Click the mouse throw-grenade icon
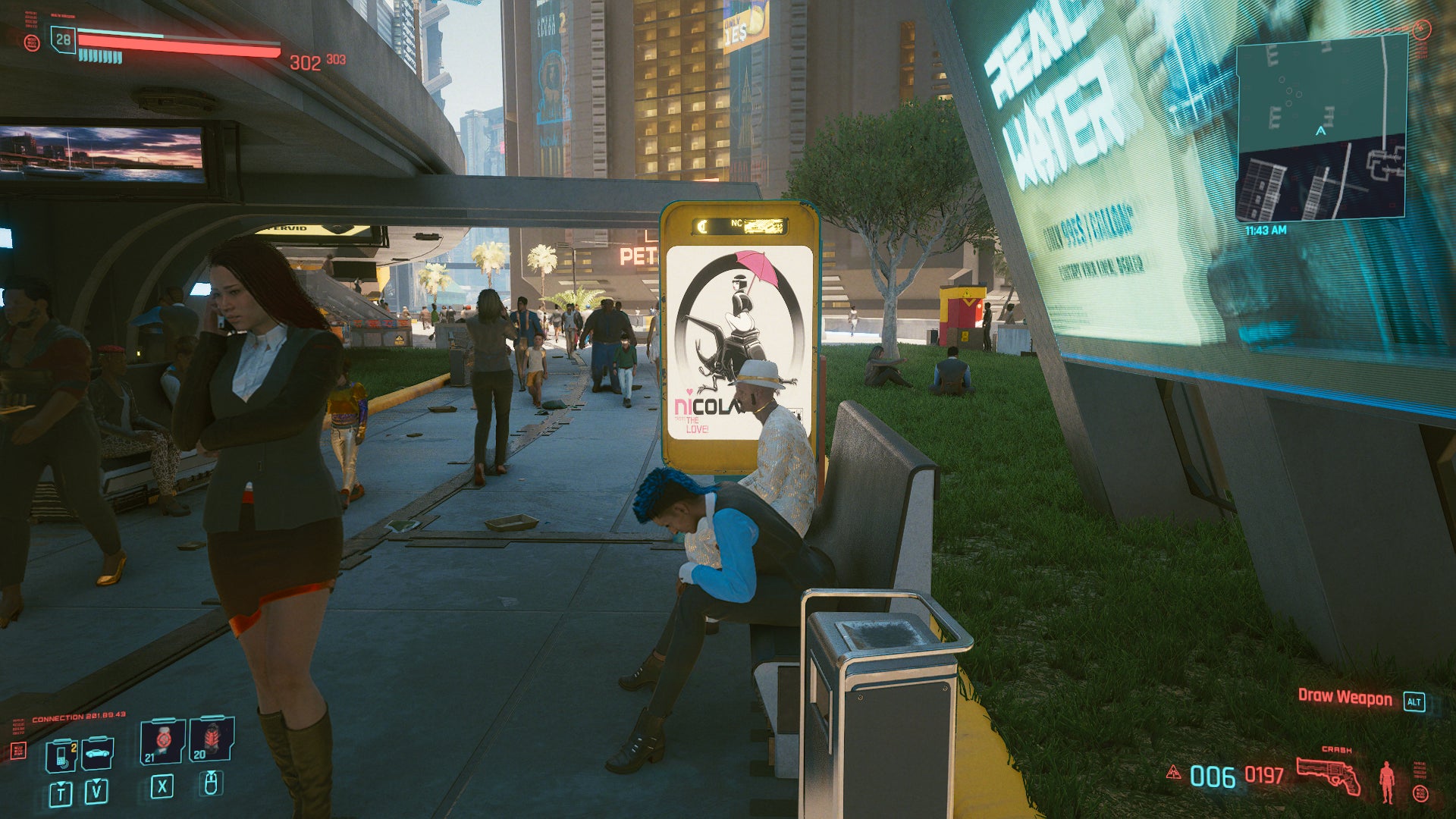The image size is (1456, 819). [x=212, y=786]
